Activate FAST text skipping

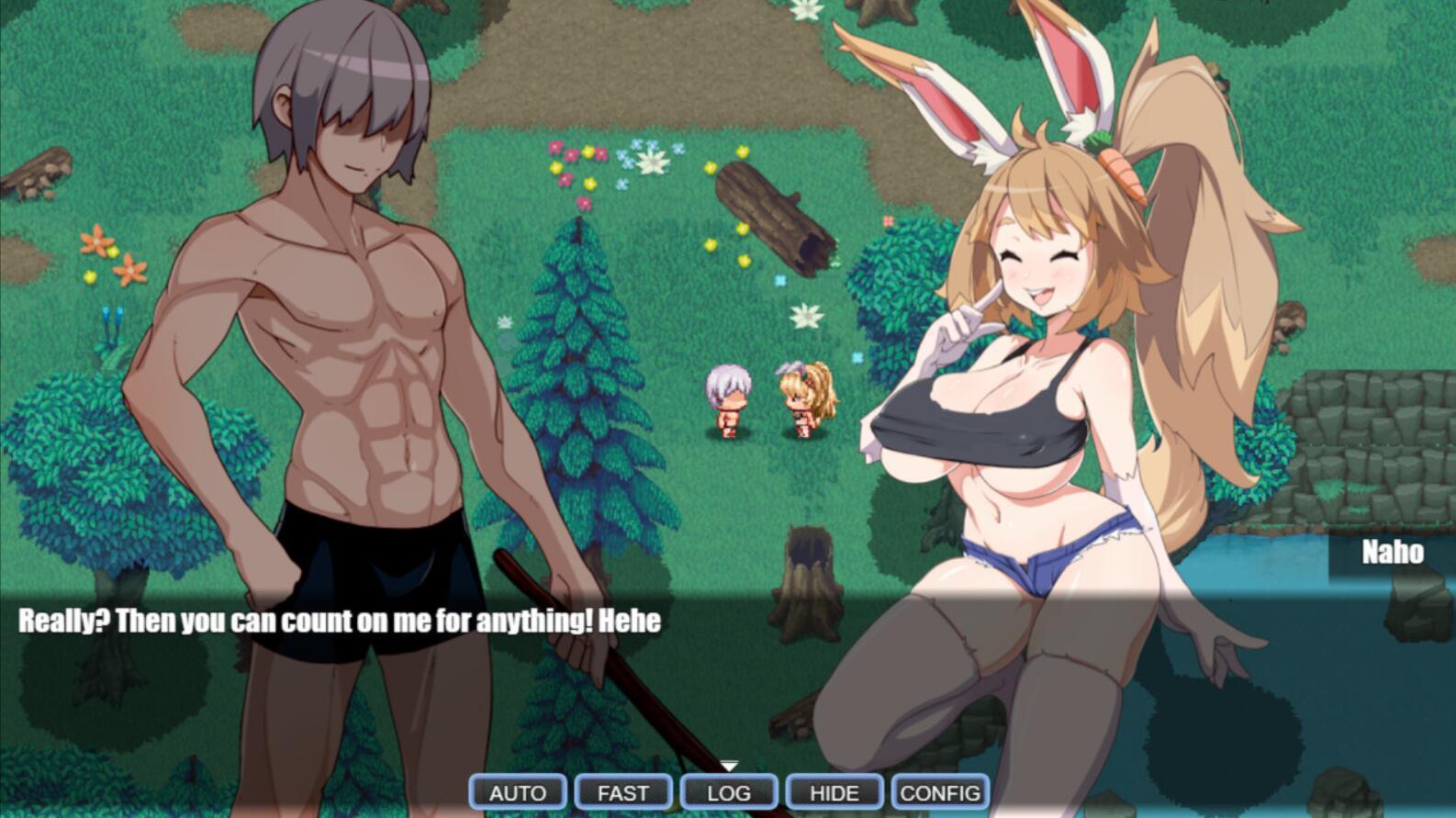623,792
